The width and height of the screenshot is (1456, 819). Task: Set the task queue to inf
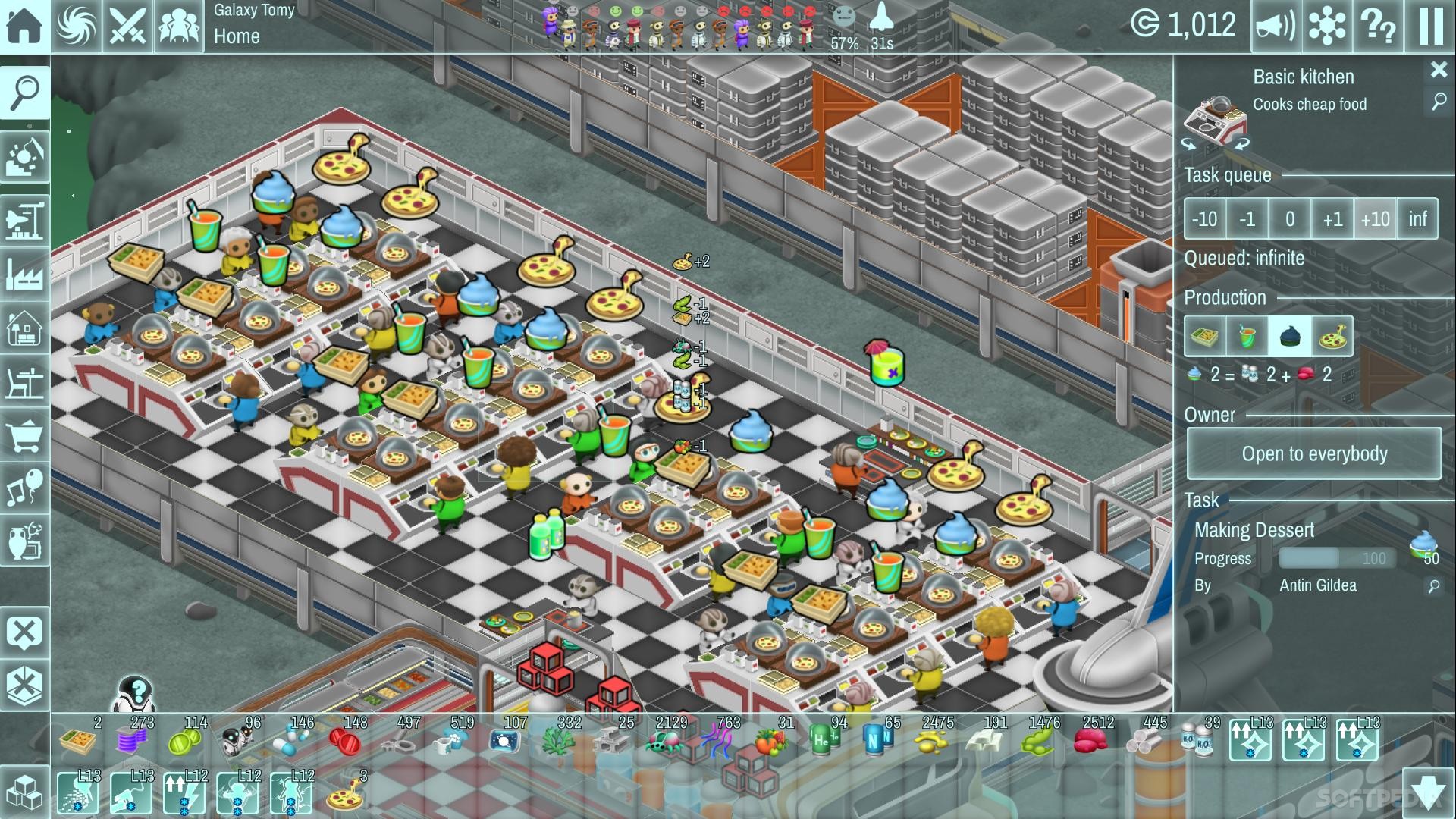(x=1417, y=219)
